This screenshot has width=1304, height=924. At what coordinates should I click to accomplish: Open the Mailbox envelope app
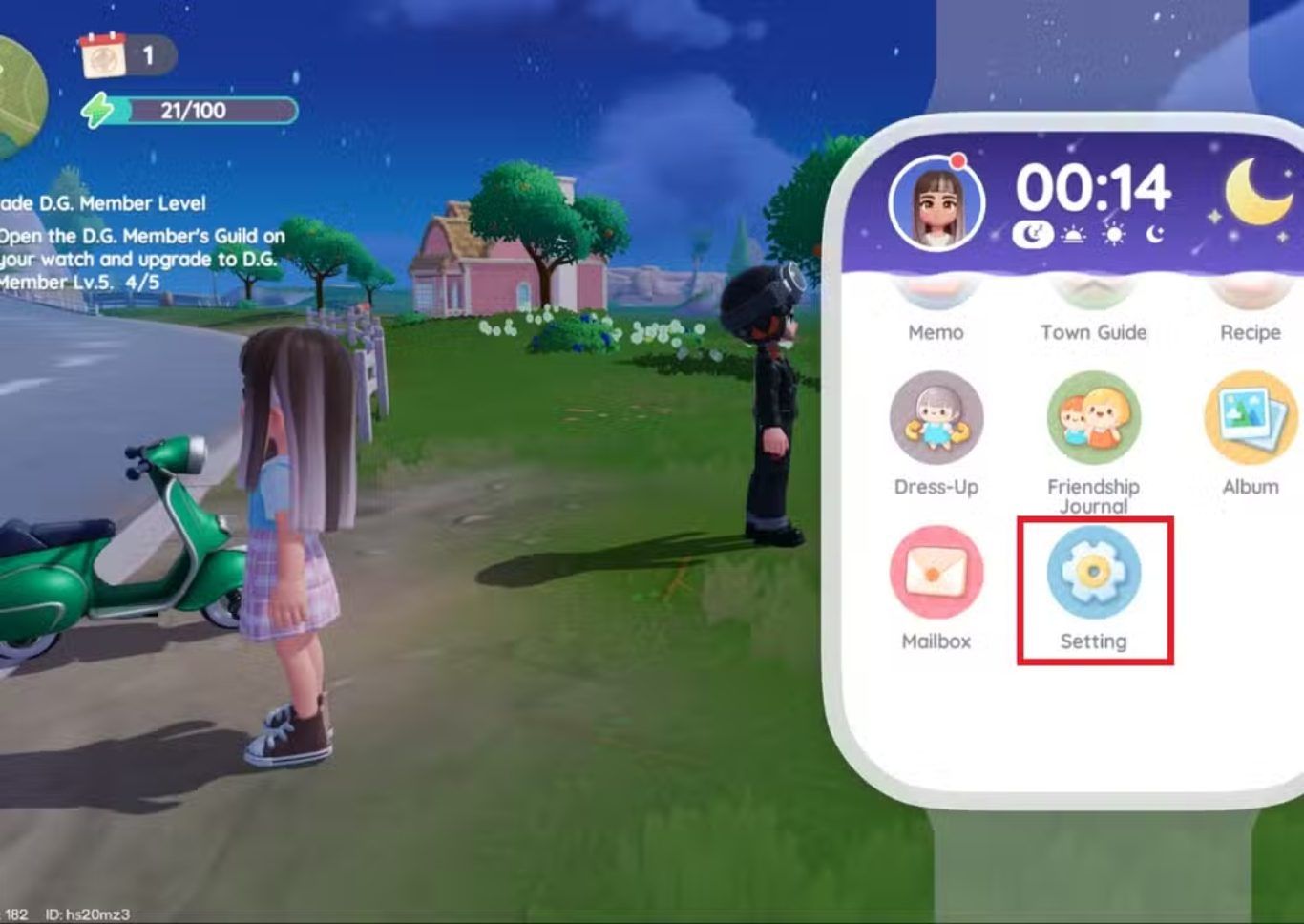point(936,574)
